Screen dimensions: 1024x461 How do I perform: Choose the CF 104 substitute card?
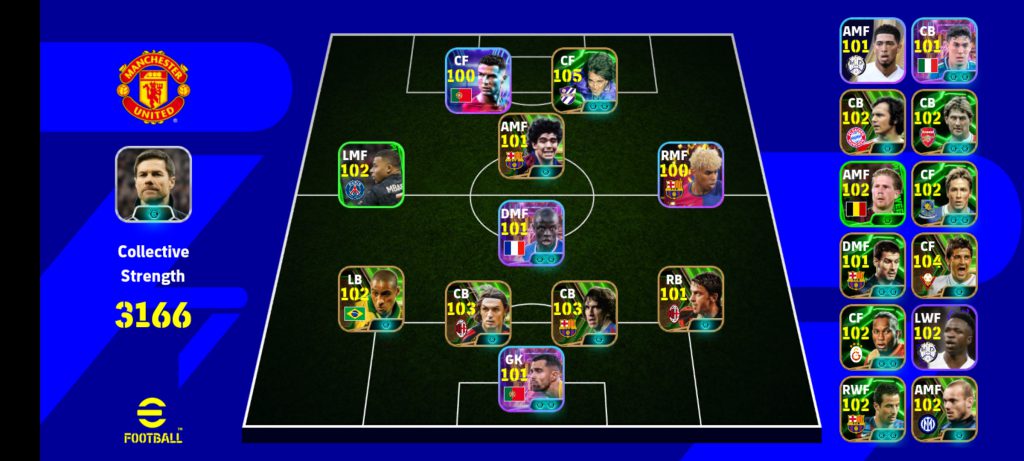[944, 266]
